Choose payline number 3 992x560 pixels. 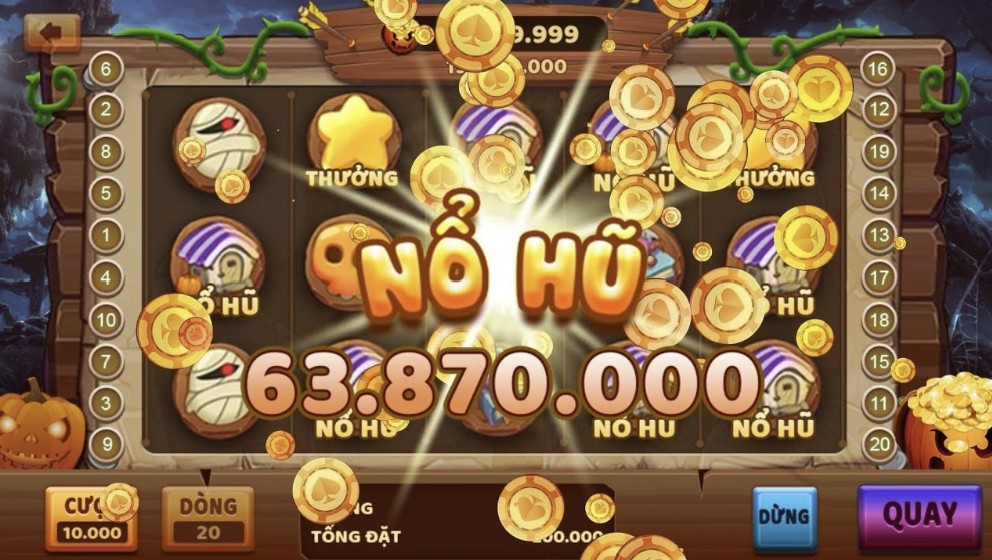106,403
